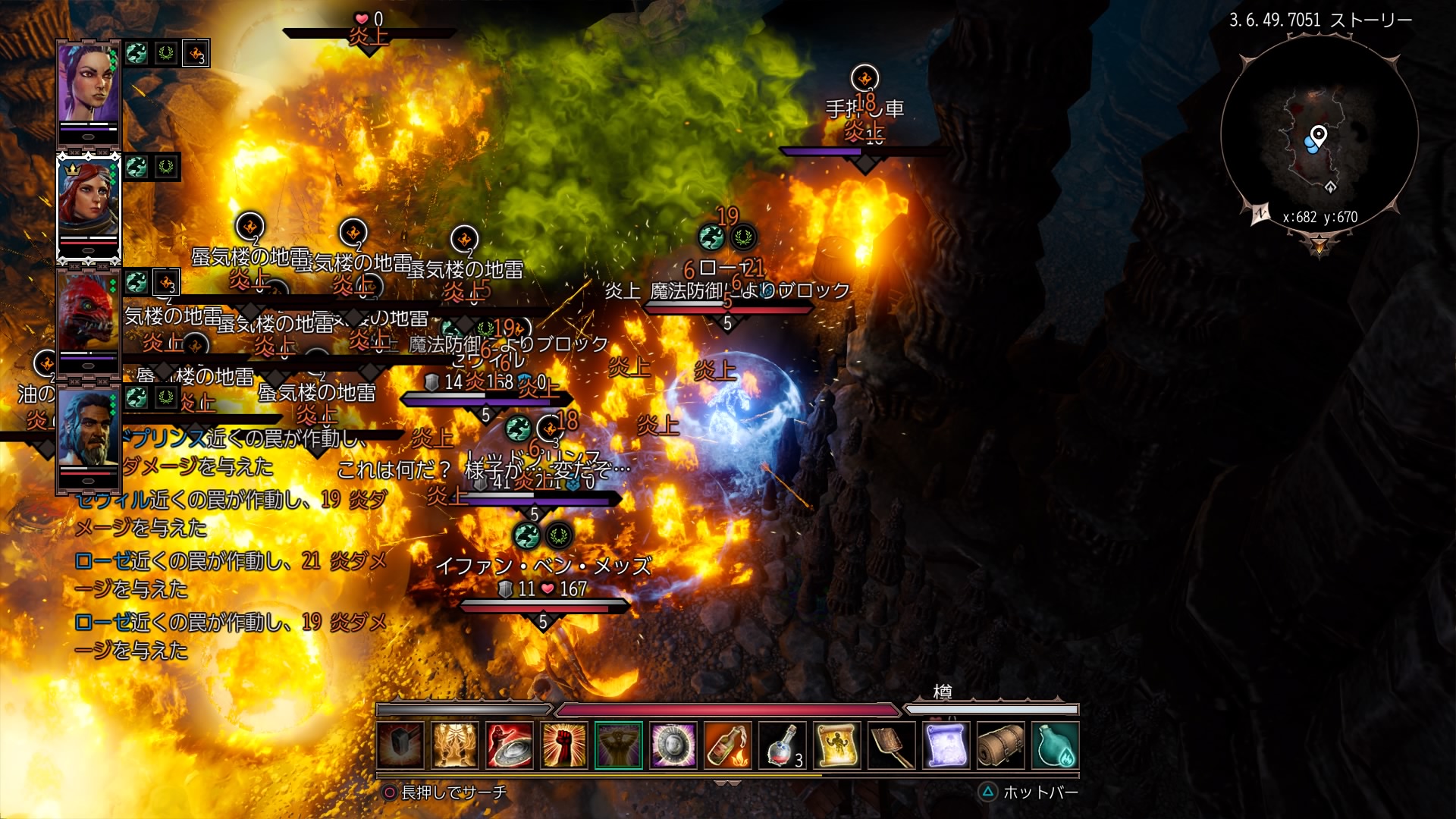Image resolution: width=1456 pixels, height=819 pixels.
Task: Select the green-bordered purple figure skill
Action: click(x=619, y=745)
